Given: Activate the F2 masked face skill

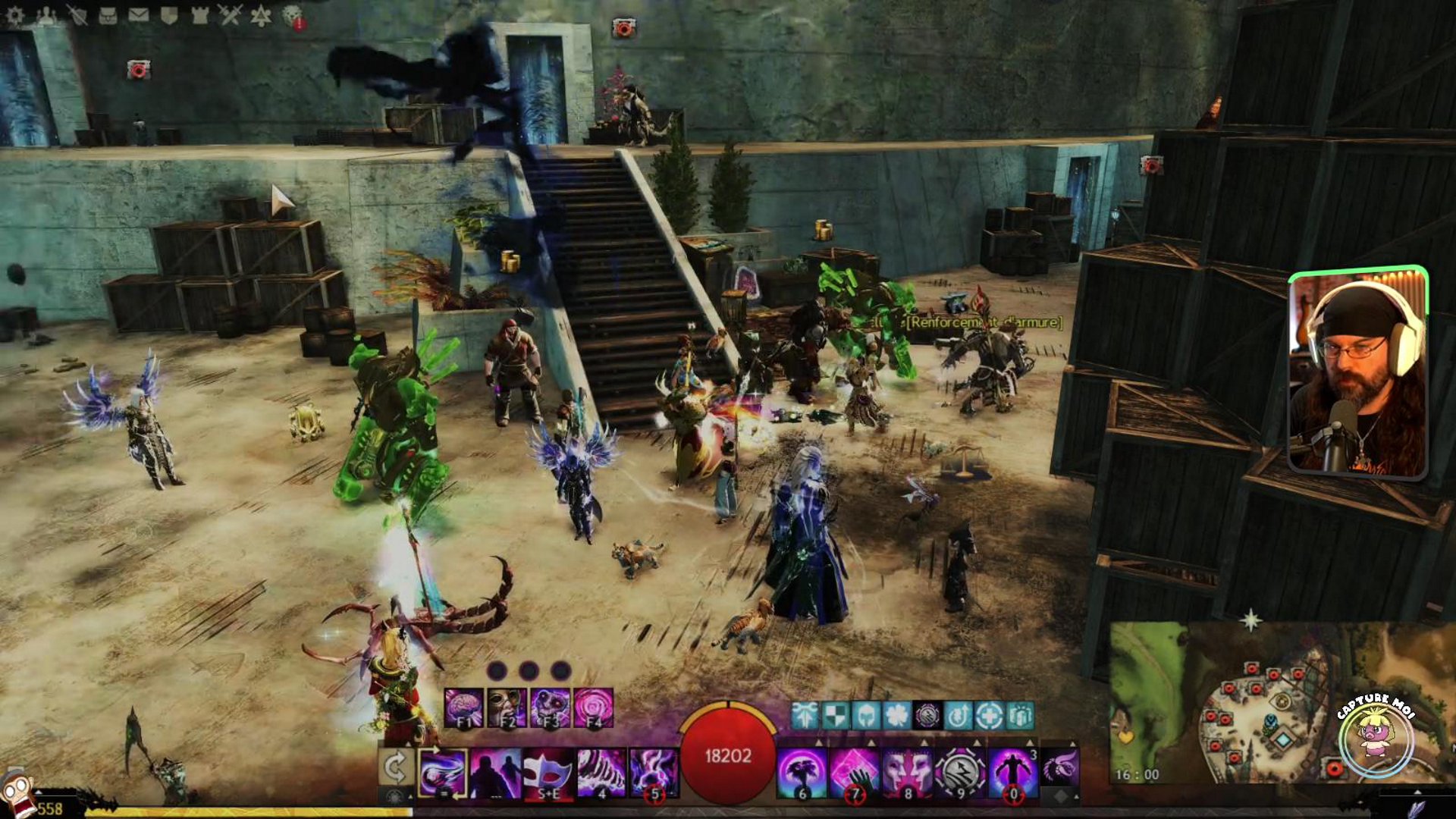Looking at the screenshot, I should (x=507, y=708).
